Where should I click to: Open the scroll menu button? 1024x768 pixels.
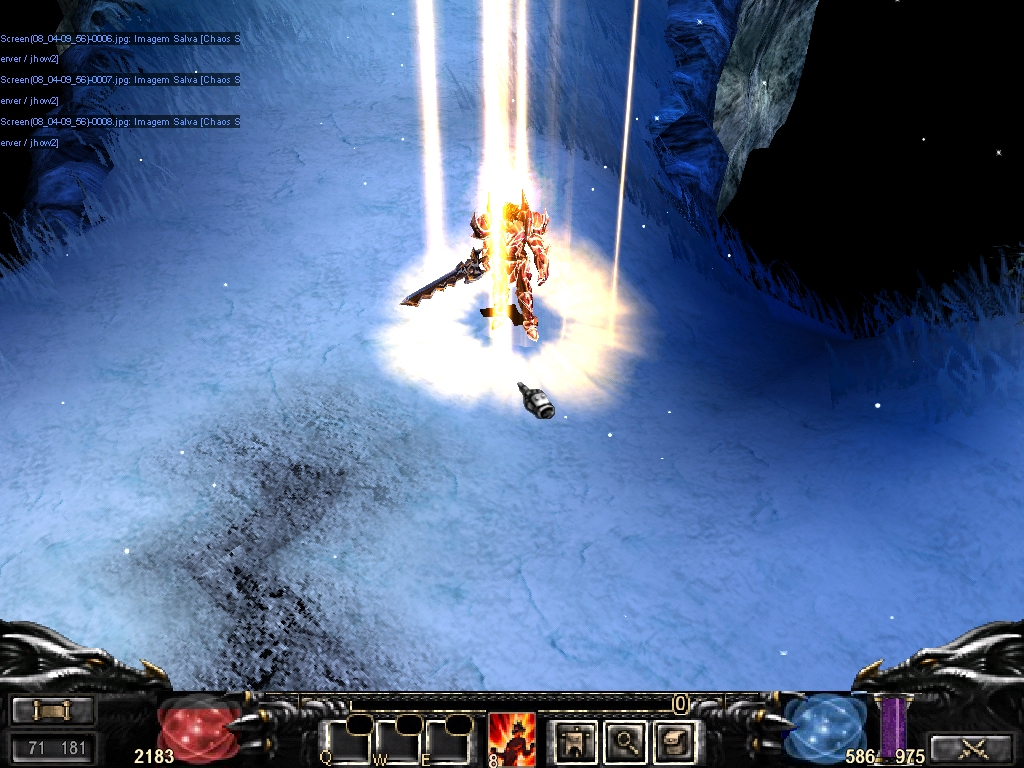point(53,711)
